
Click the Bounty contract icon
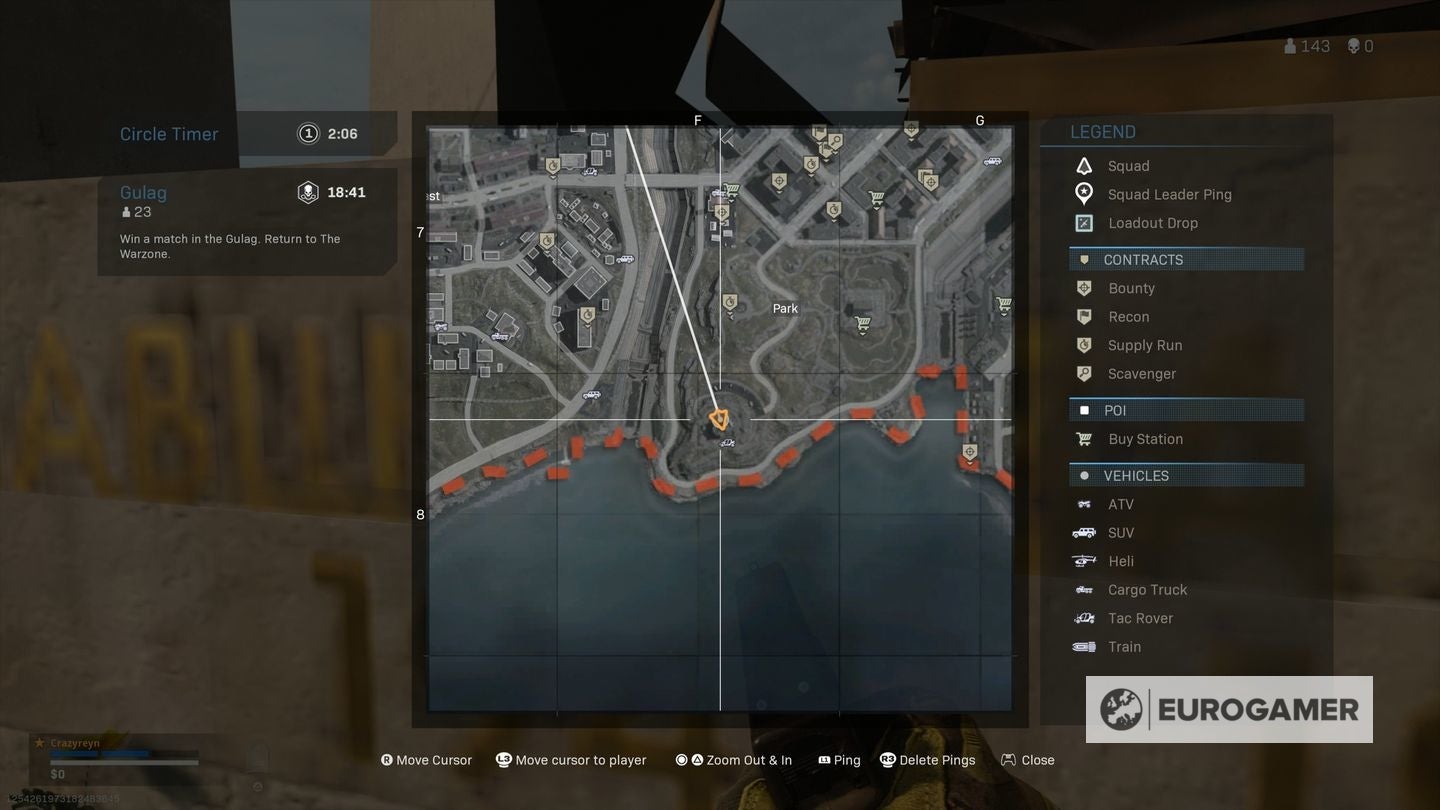tap(1084, 288)
